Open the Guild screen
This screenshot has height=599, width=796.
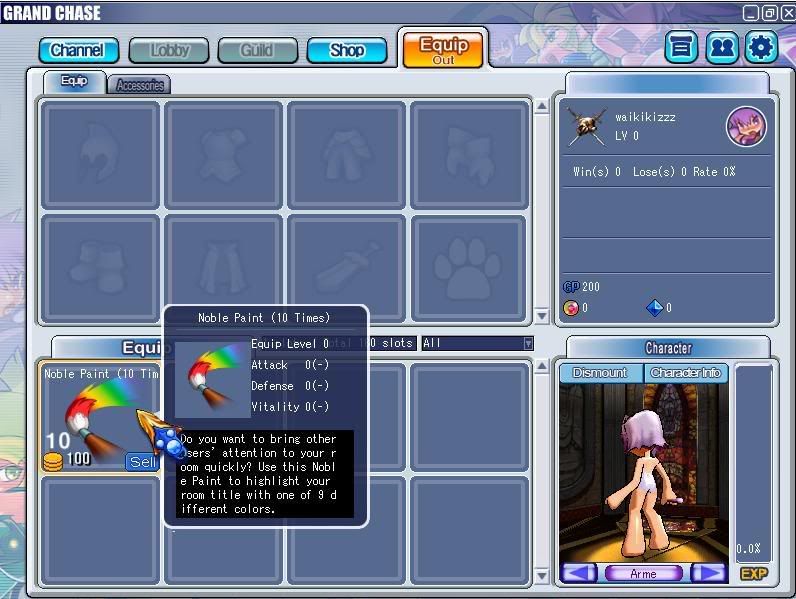tap(256, 50)
